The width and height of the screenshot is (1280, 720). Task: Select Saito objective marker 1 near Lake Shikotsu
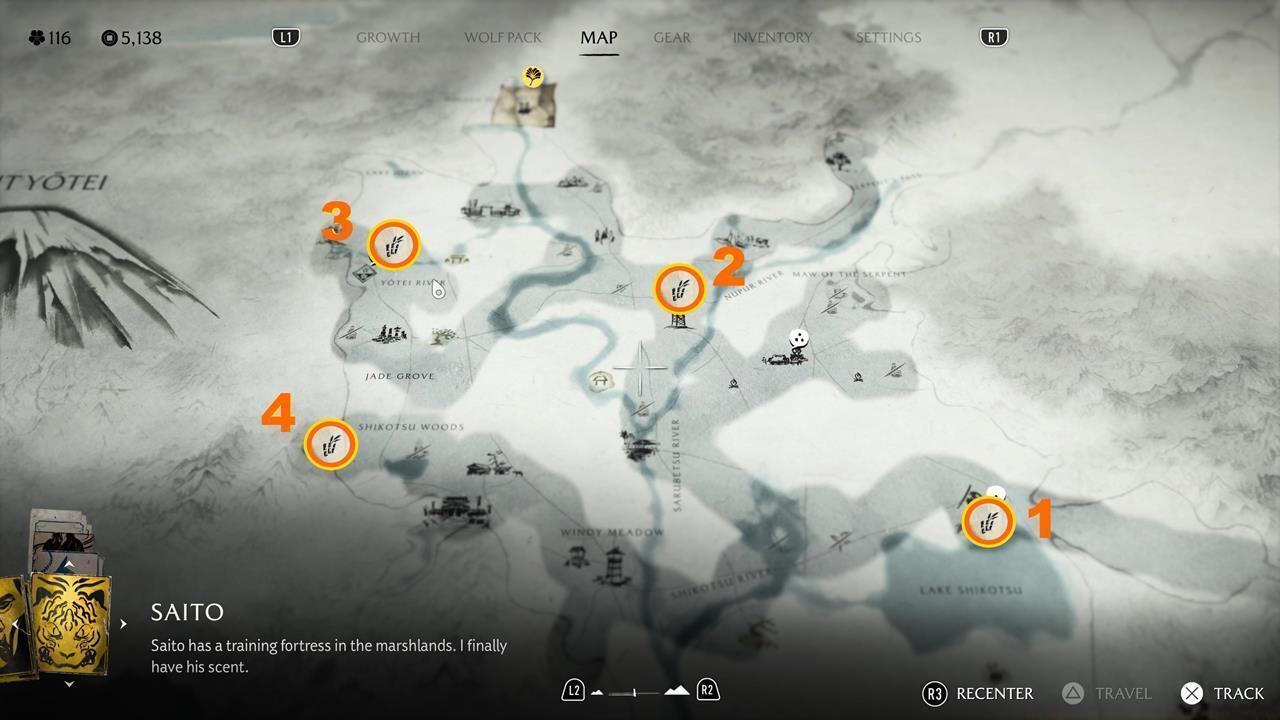click(x=988, y=521)
